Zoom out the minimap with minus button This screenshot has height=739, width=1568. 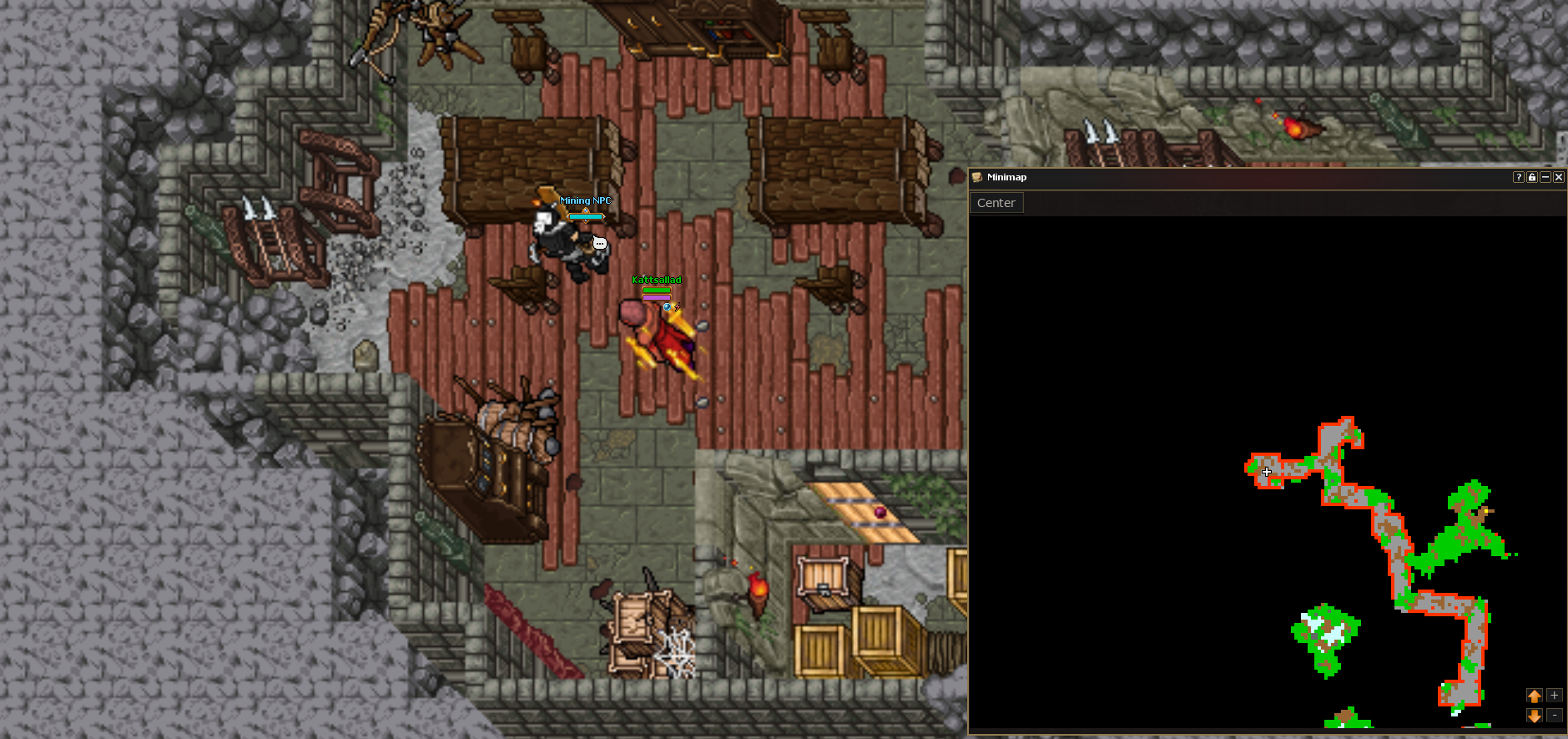tap(1554, 715)
